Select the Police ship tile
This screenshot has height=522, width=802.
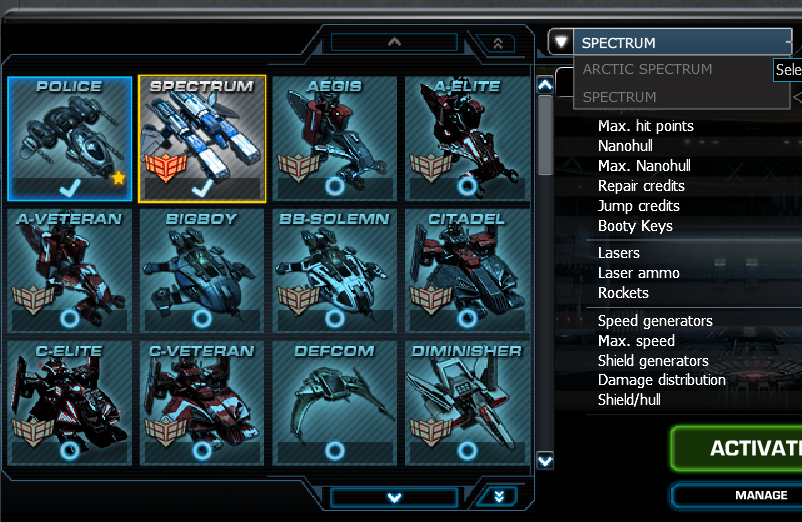coord(70,138)
